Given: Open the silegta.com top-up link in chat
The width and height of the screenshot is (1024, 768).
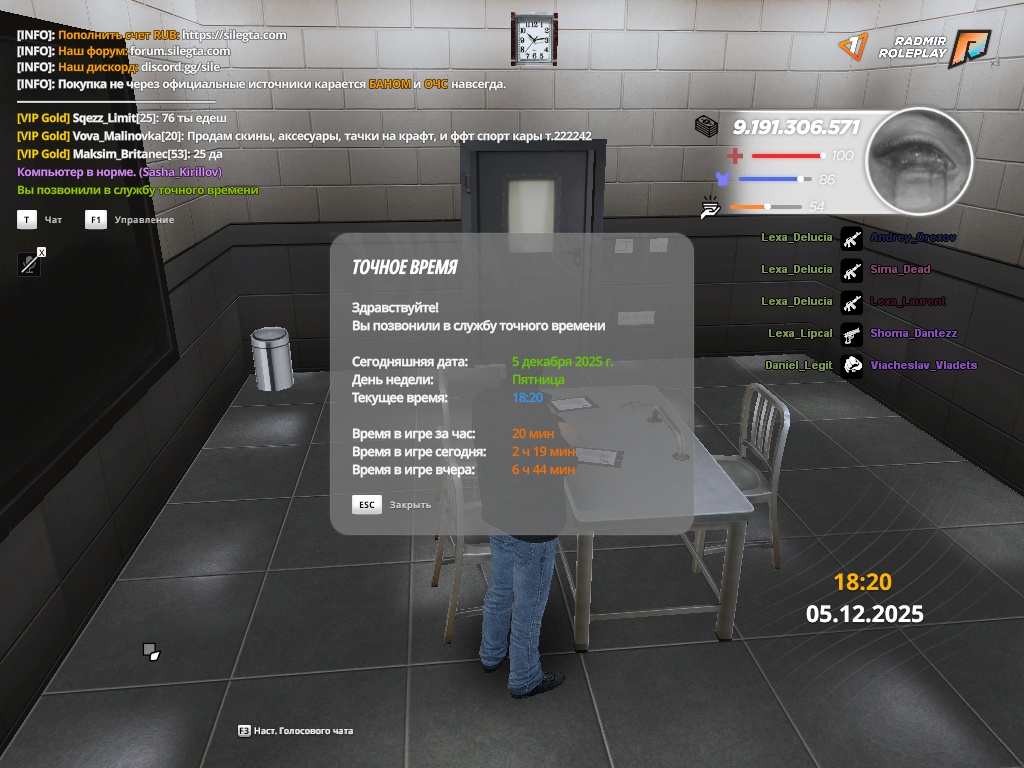Looking at the screenshot, I should click(x=234, y=35).
